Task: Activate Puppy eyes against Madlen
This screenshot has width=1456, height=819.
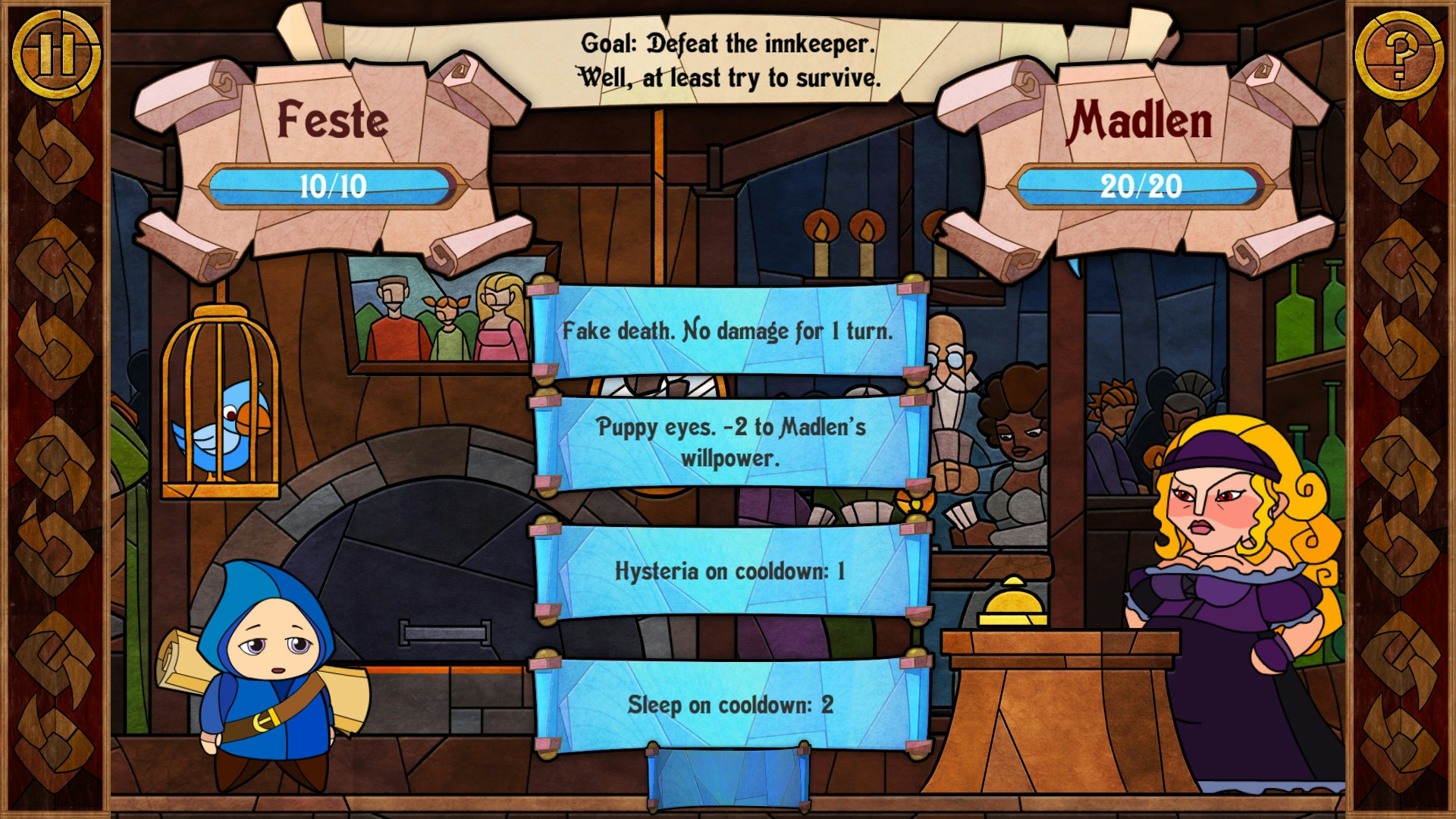Action: click(728, 441)
